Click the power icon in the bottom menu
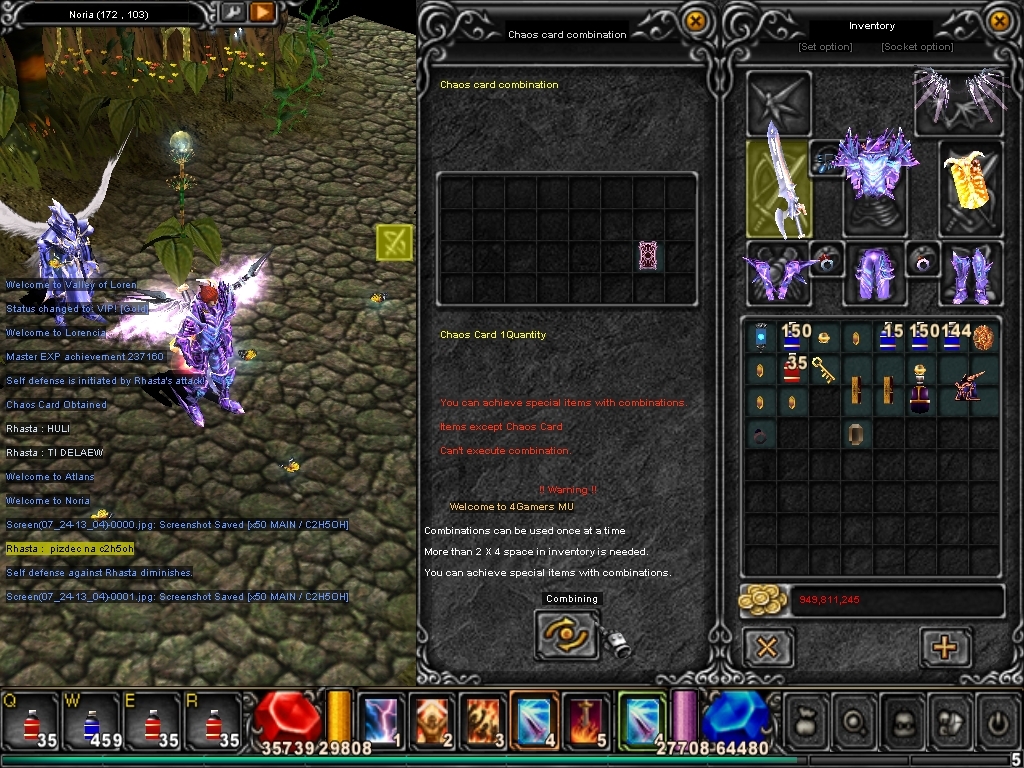 click(x=996, y=720)
